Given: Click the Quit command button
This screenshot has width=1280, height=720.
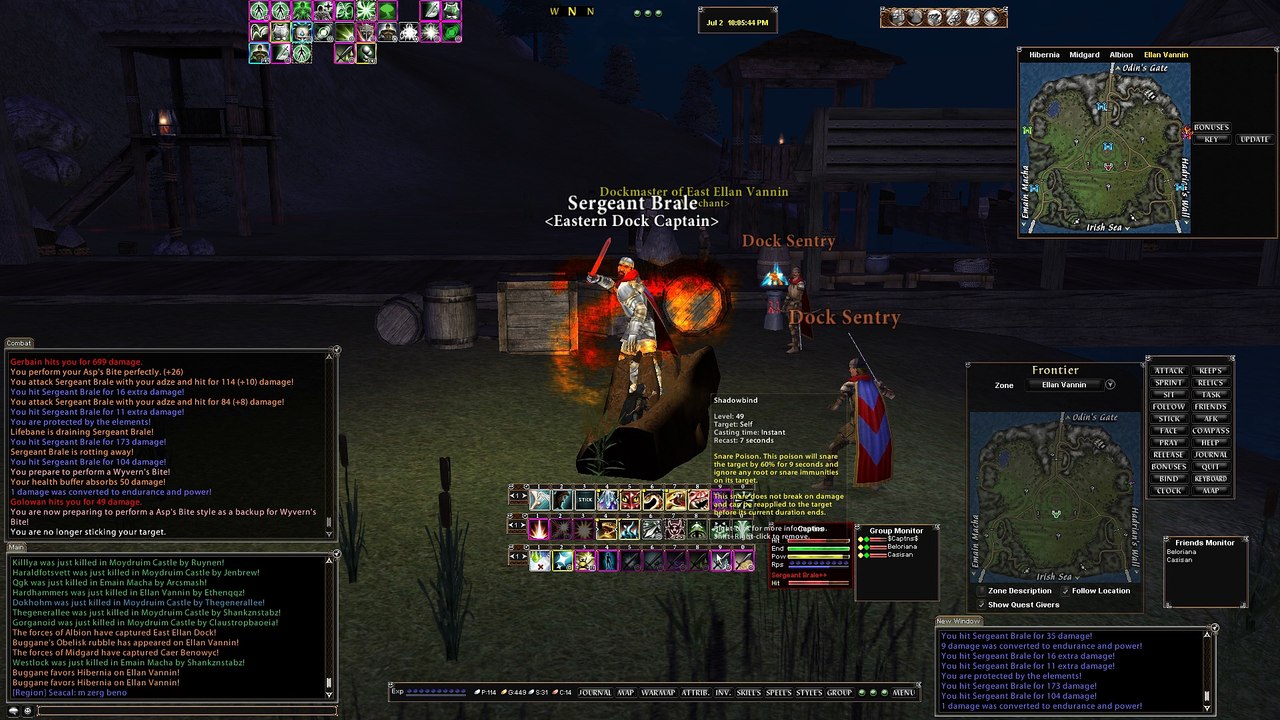Looking at the screenshot, I should tap(1210, 467).
